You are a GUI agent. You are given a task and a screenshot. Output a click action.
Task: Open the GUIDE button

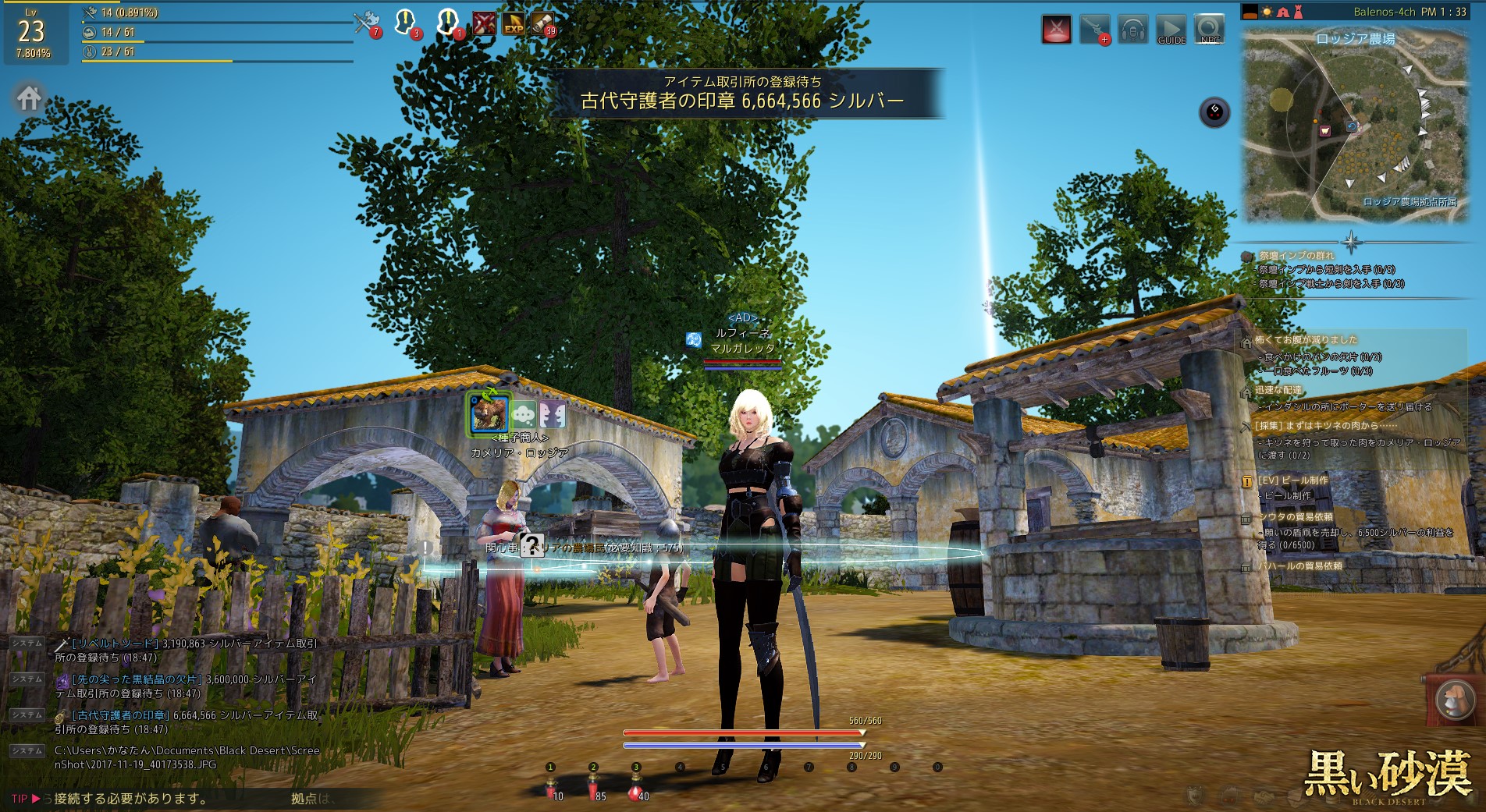coord(1171,30)
